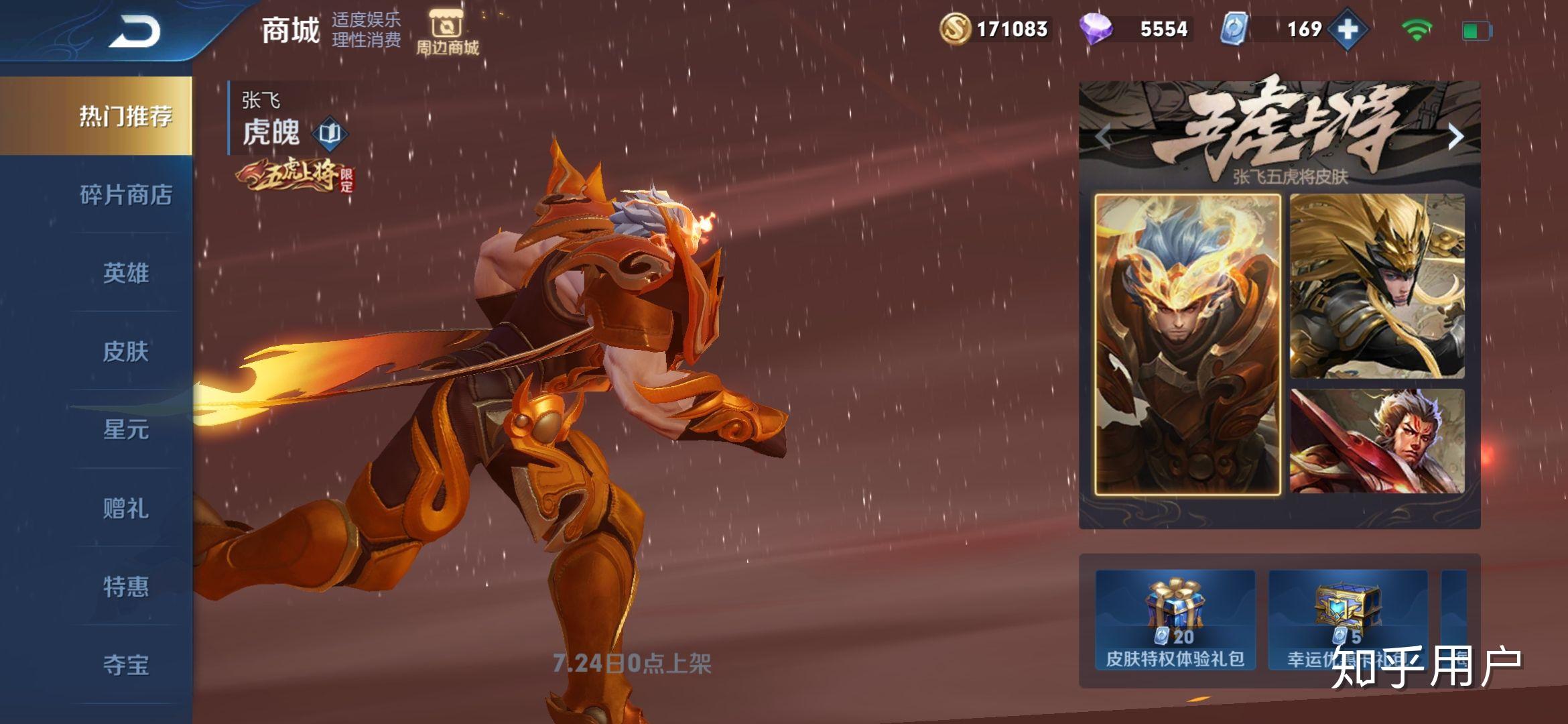Open the 特惠 deals category
The width and height of the screenshot is (1568, 724).
coord(125,587)
